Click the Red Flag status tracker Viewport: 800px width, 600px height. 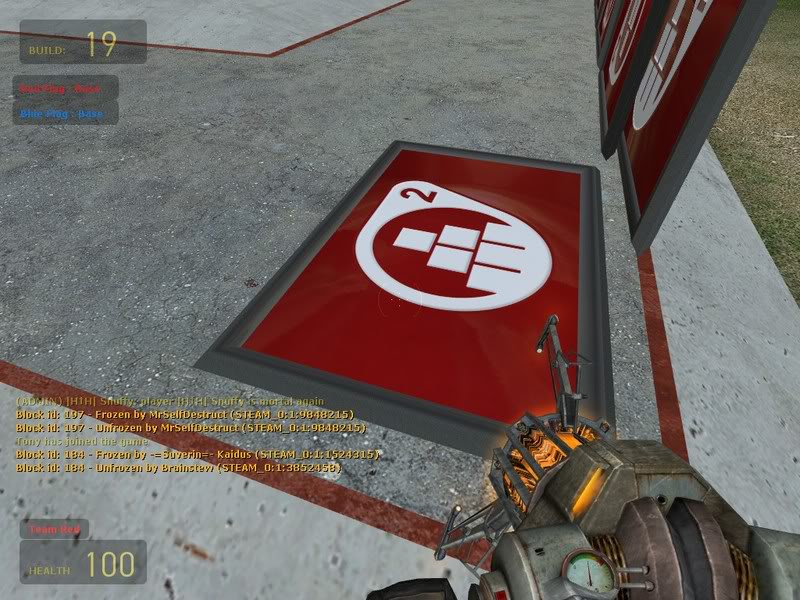(x=66, y=88)
